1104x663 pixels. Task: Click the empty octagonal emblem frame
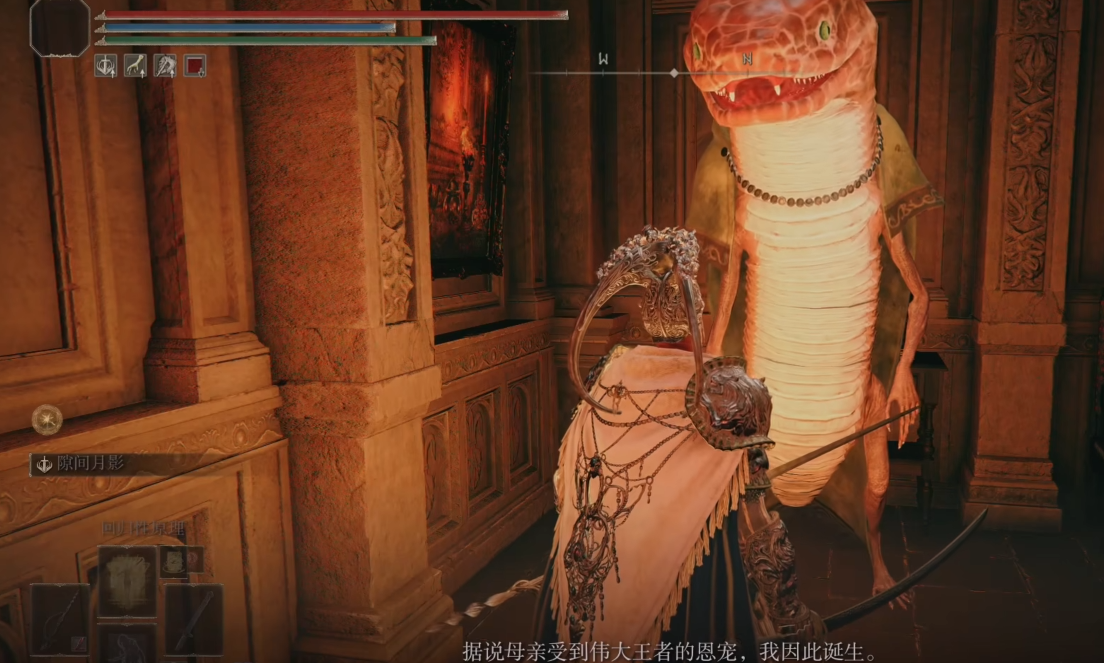[60, 27]
